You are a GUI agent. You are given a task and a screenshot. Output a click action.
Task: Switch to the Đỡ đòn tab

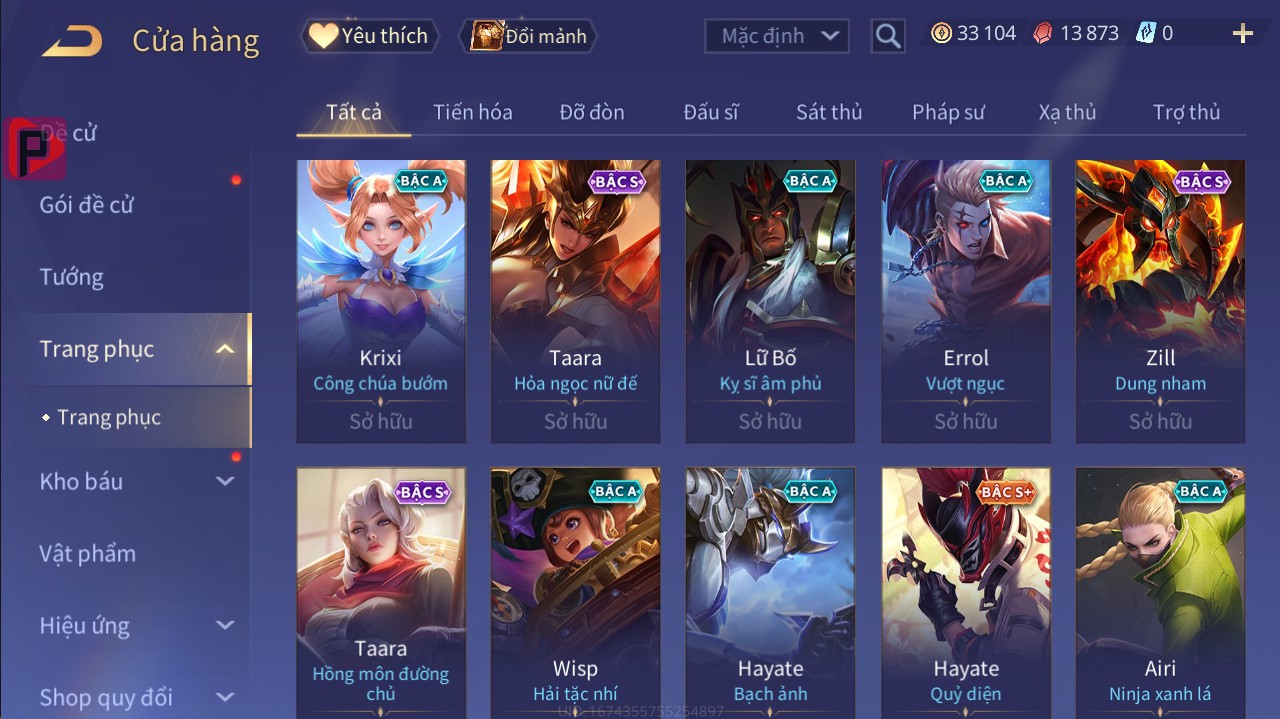592,112
